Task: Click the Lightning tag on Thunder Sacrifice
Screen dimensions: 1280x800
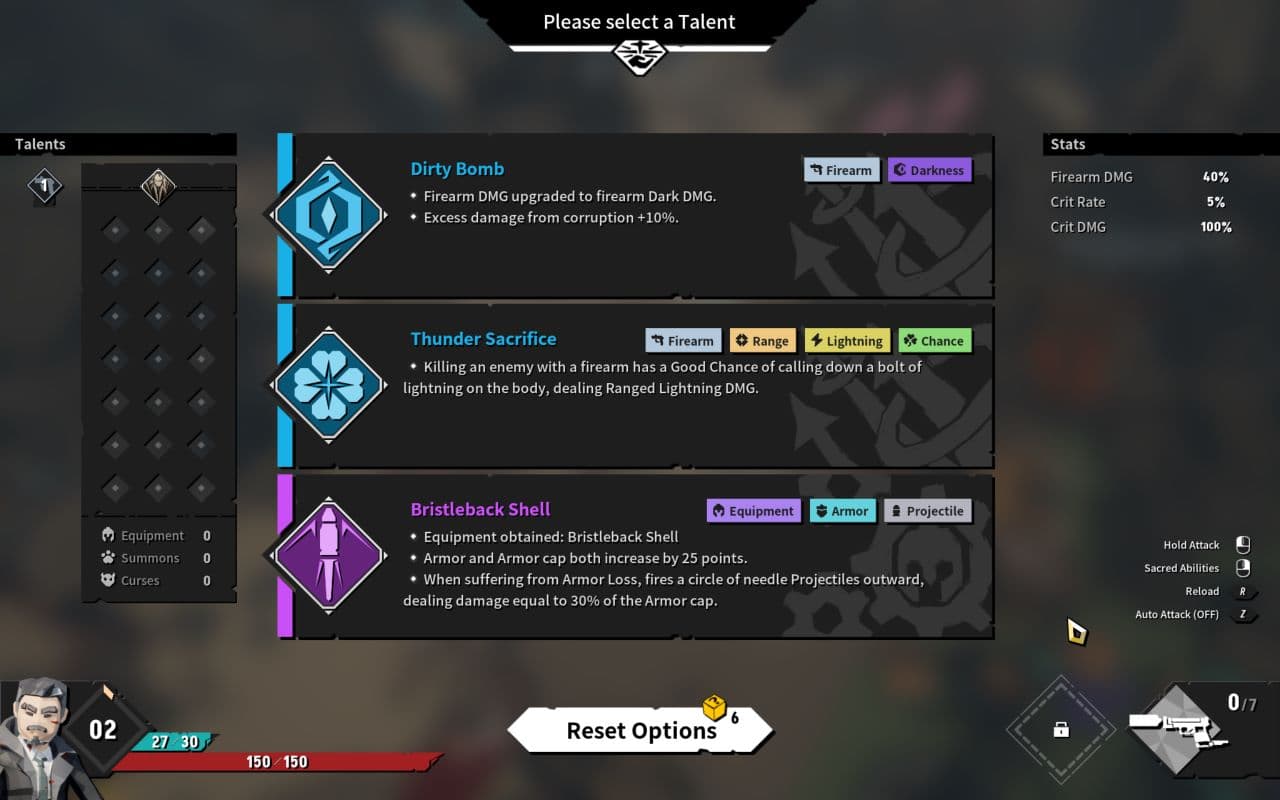Action: pyautogui.click(x=847, y=340)
